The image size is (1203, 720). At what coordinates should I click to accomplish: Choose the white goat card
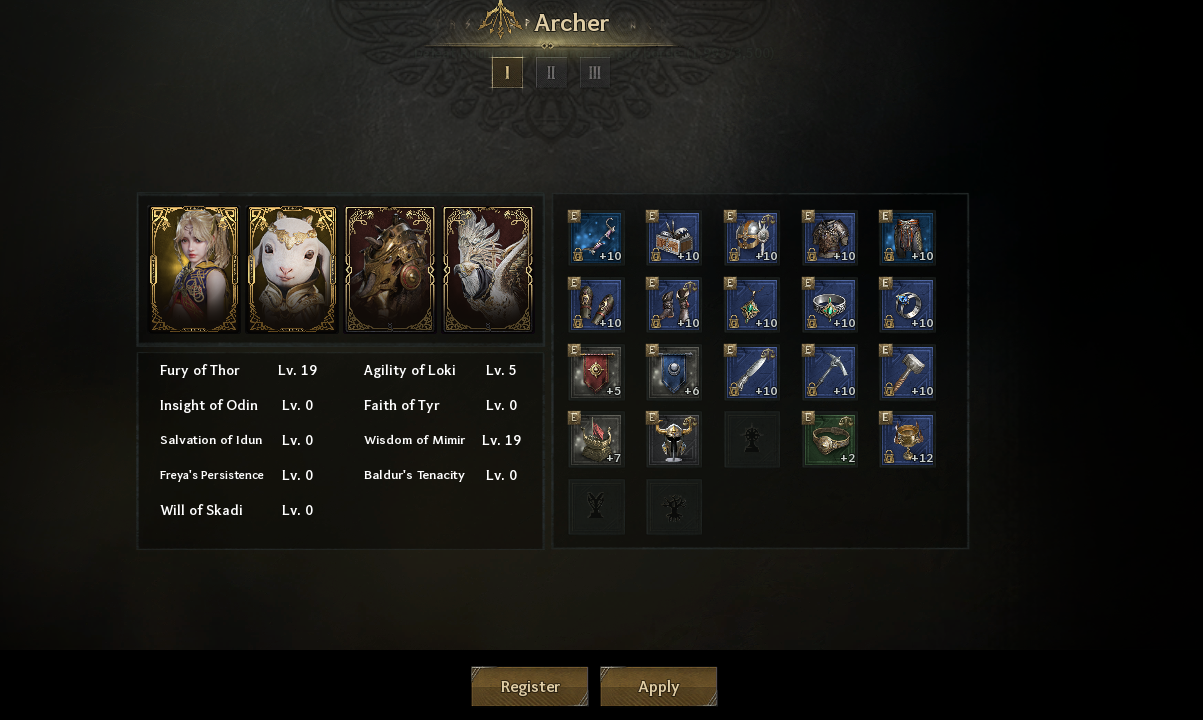(x=292, y=269)
